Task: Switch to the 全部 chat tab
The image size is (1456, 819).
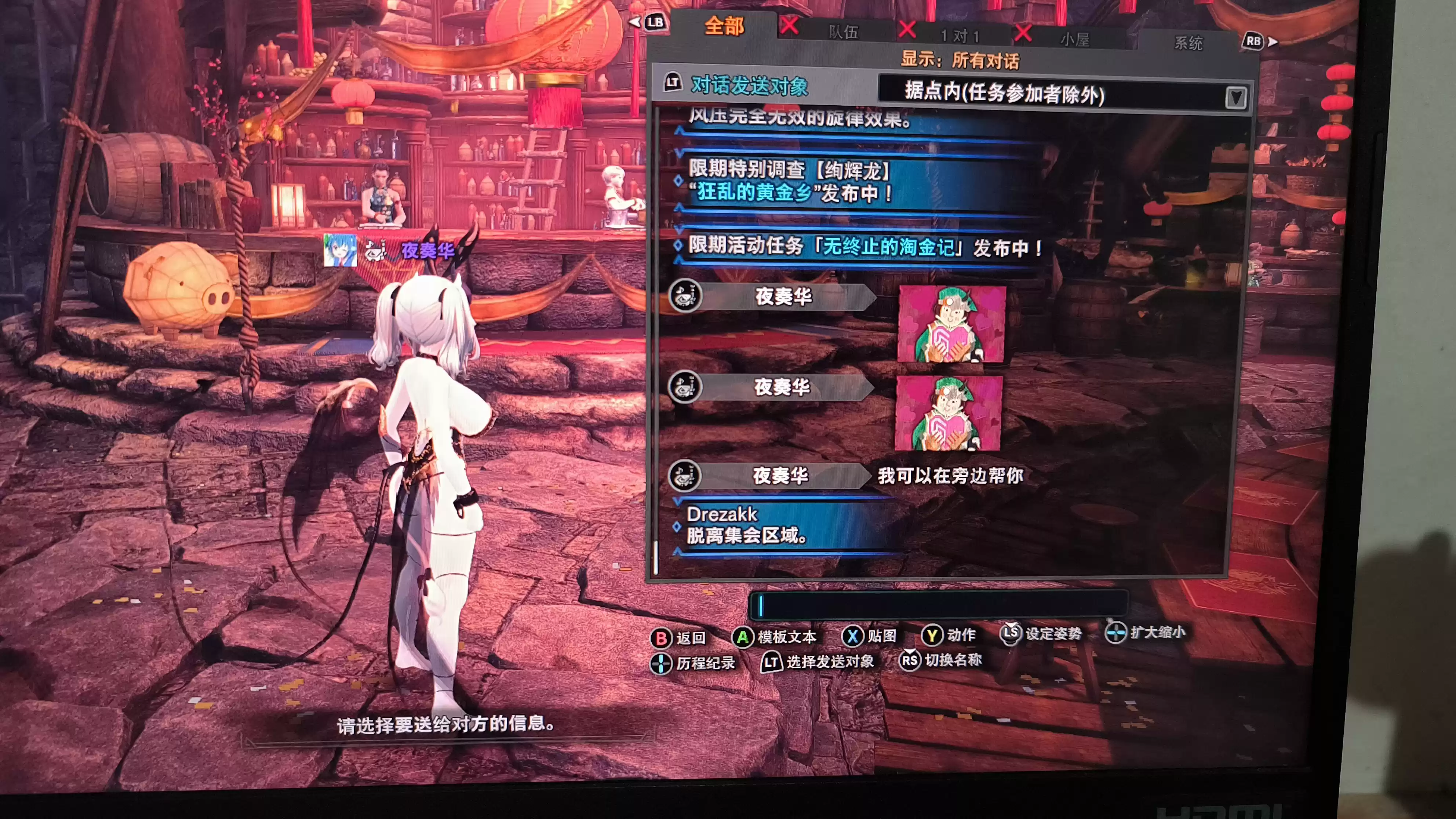Action: 724,26
